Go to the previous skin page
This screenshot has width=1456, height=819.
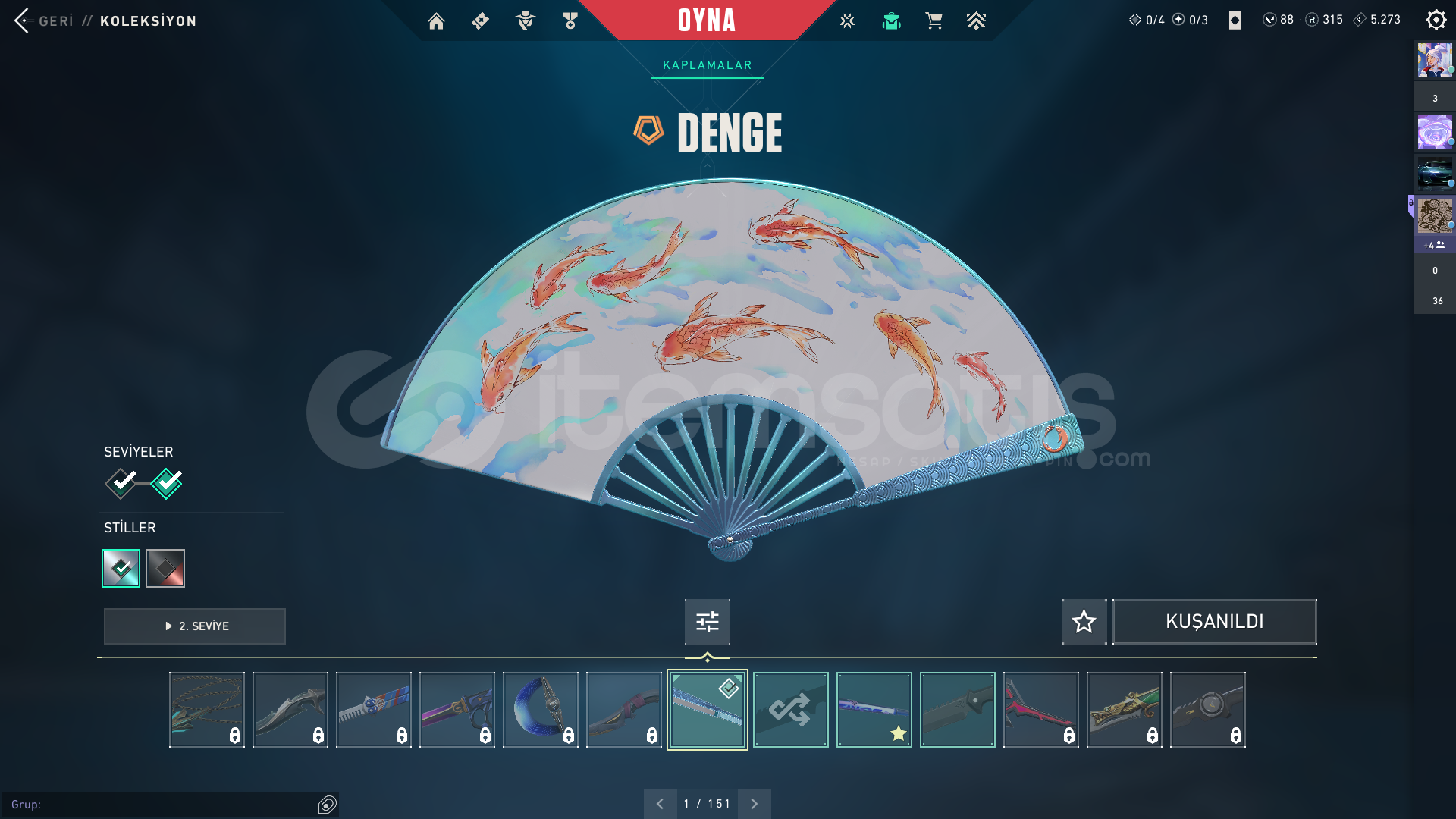click(660, 804)
